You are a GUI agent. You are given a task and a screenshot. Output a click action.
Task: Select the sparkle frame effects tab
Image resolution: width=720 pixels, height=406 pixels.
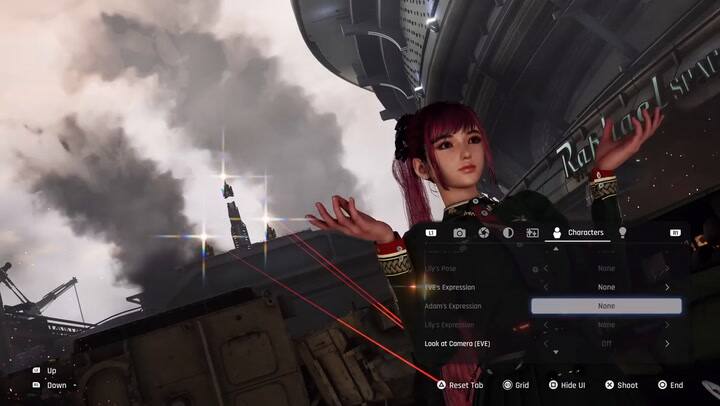click(532, 233)
